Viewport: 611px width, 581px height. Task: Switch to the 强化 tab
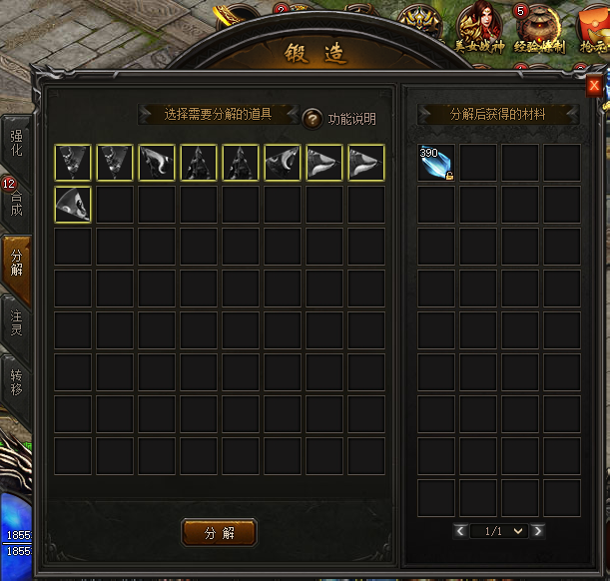(17, 143)
